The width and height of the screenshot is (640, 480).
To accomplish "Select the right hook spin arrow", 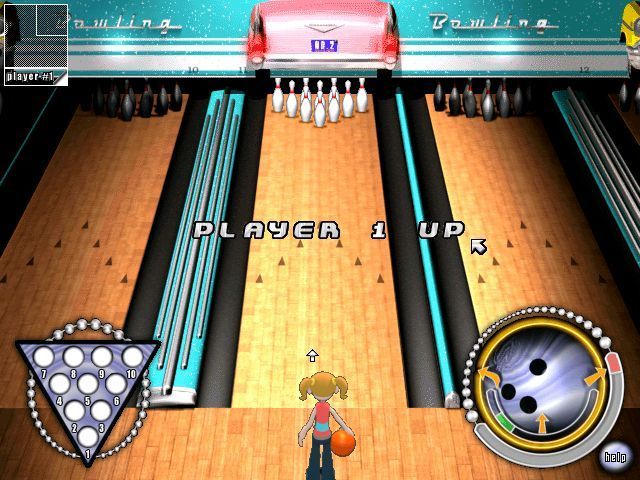I will click(593, 377).
